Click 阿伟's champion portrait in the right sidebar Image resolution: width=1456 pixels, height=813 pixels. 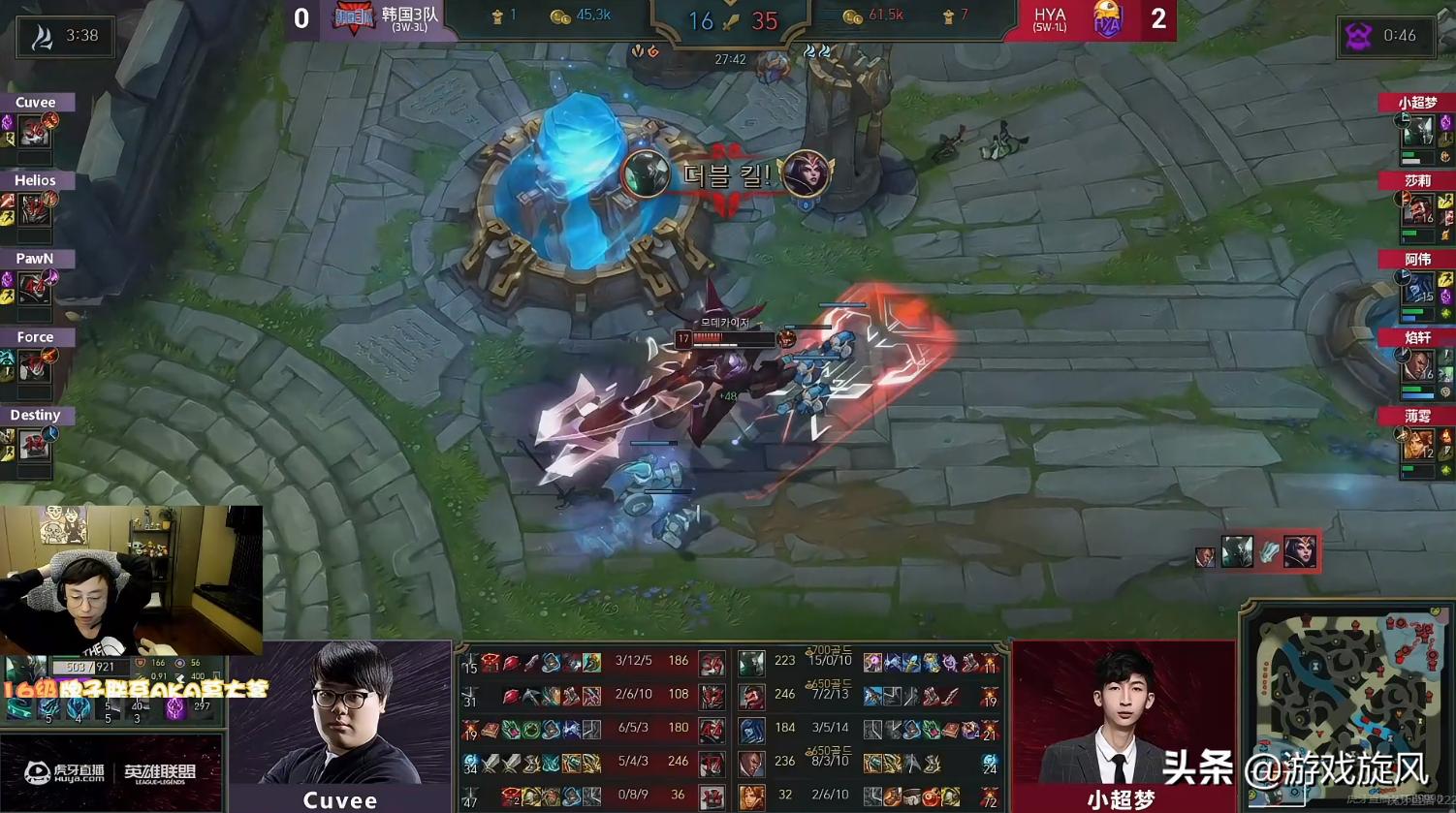pos(1418,288)
